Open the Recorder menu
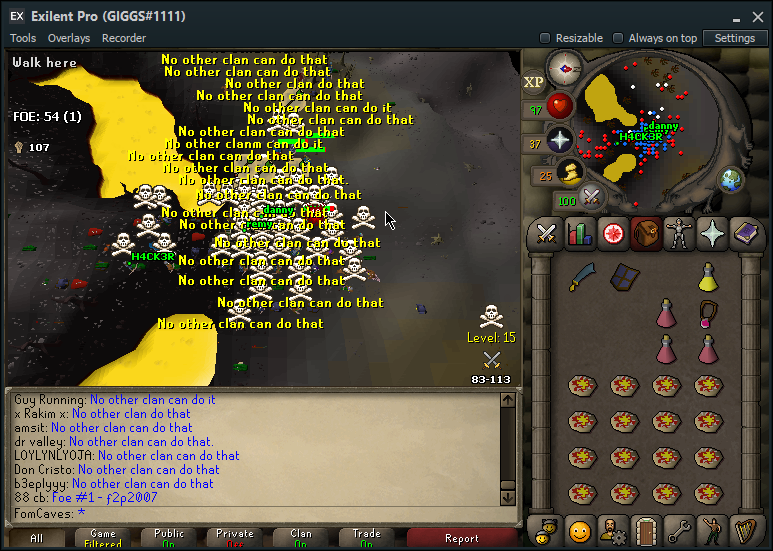 point(124,38)
